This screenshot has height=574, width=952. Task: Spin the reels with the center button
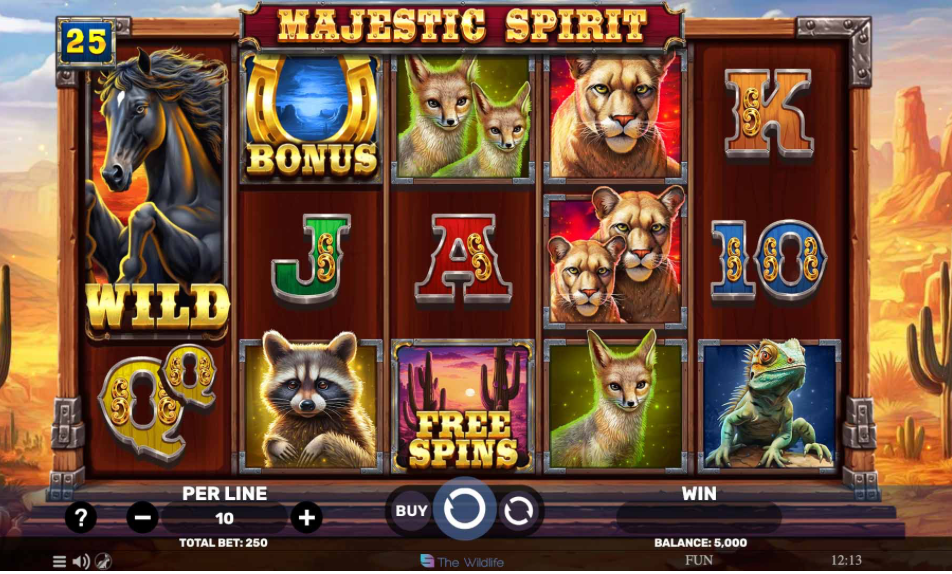[465, 510]
